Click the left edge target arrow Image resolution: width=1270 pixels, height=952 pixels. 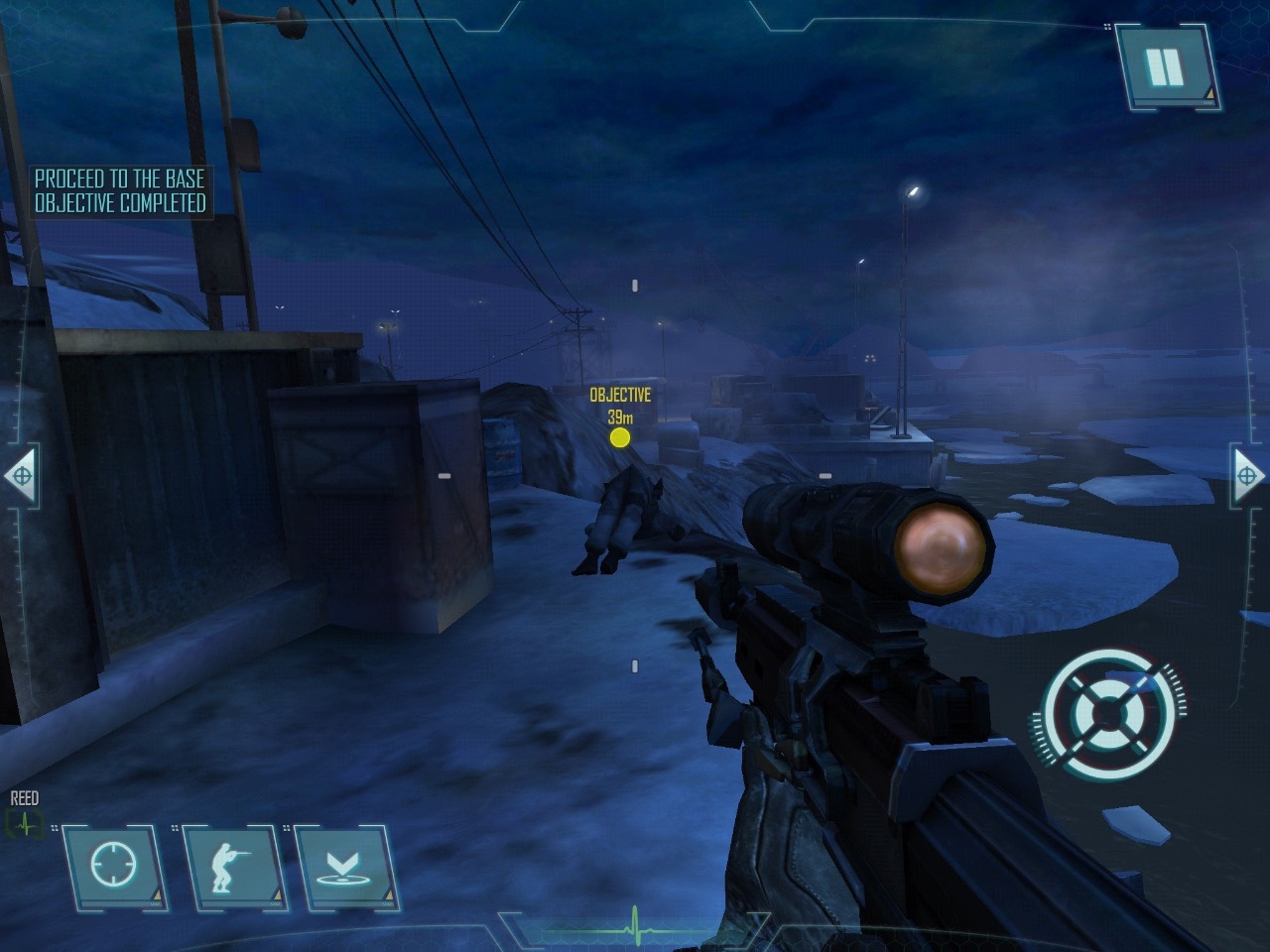(20, 478)
